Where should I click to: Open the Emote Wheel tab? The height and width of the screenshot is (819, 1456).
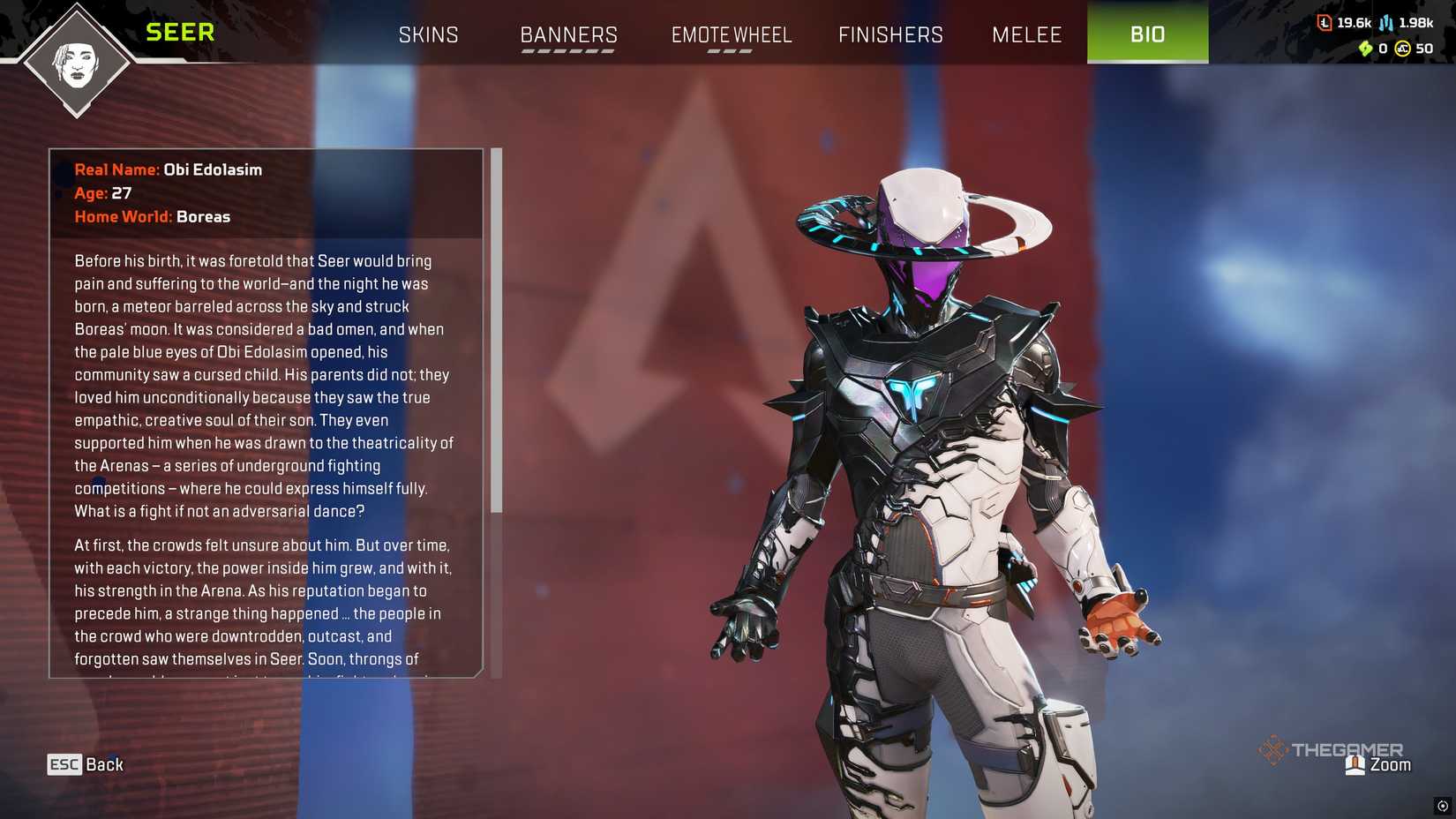(732, 34)
